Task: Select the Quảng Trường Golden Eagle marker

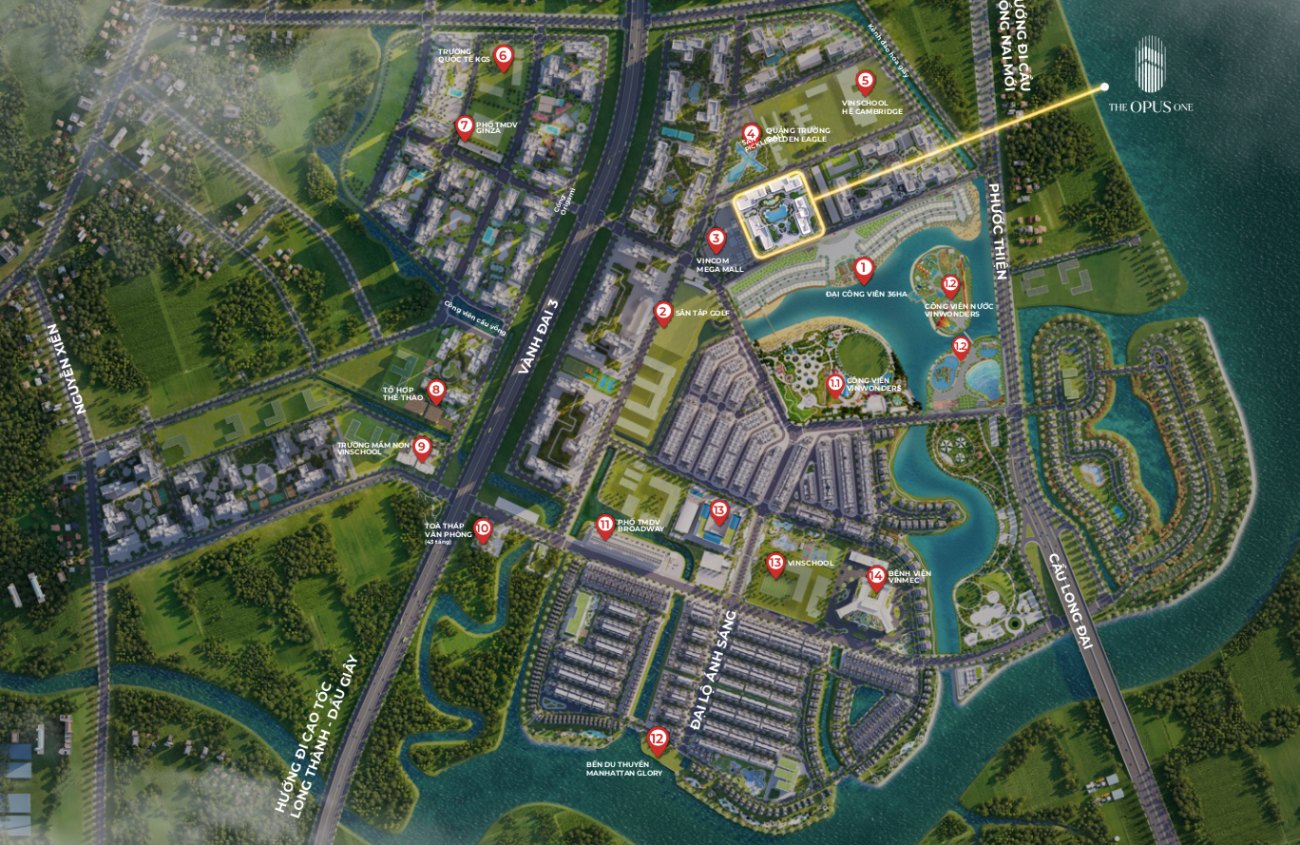Action: pos(750,133)
